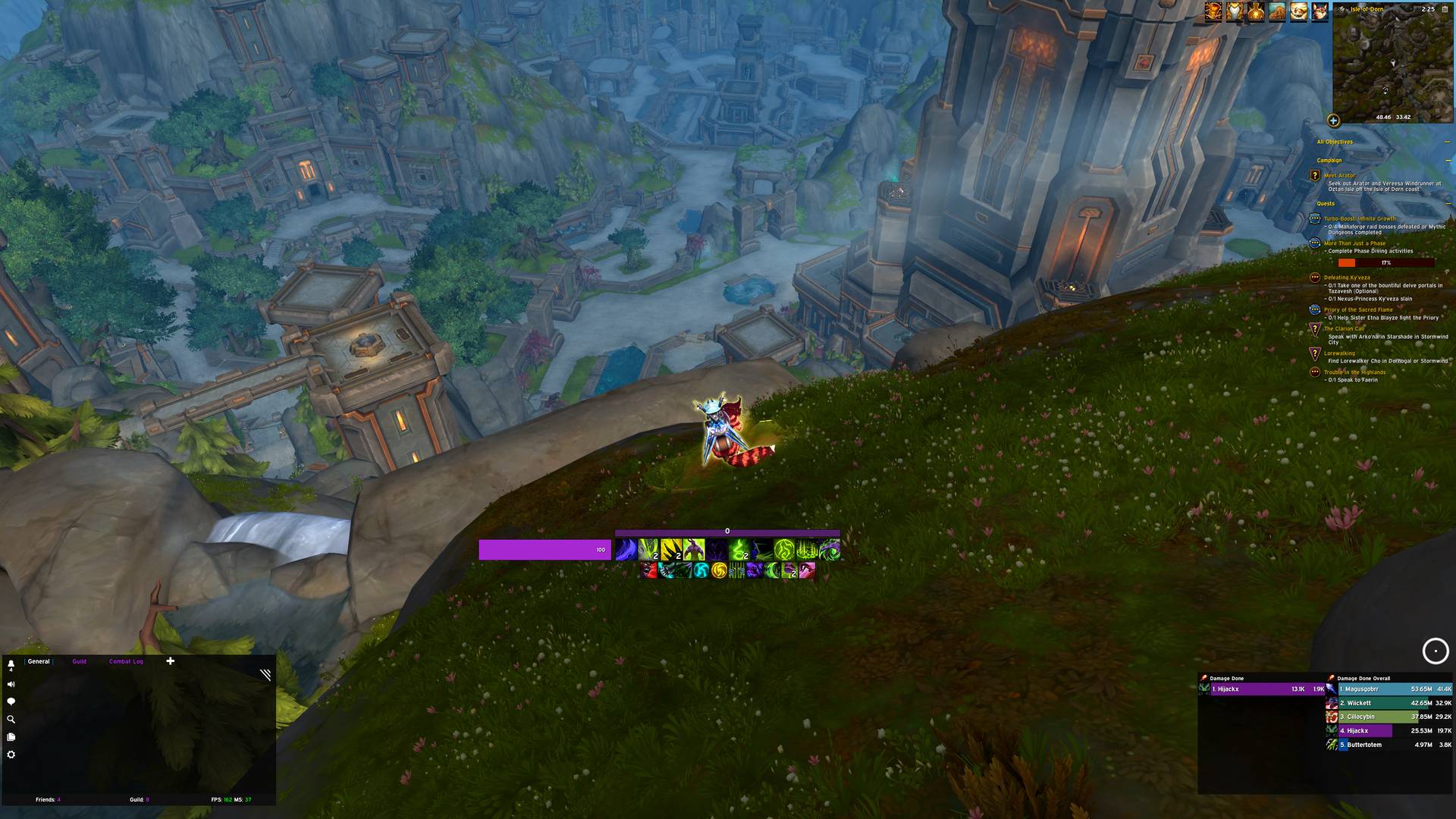Viewport: 1456px width, 819px height.
Task: Switch to the Guild chat tab
Action: point(79,661)
